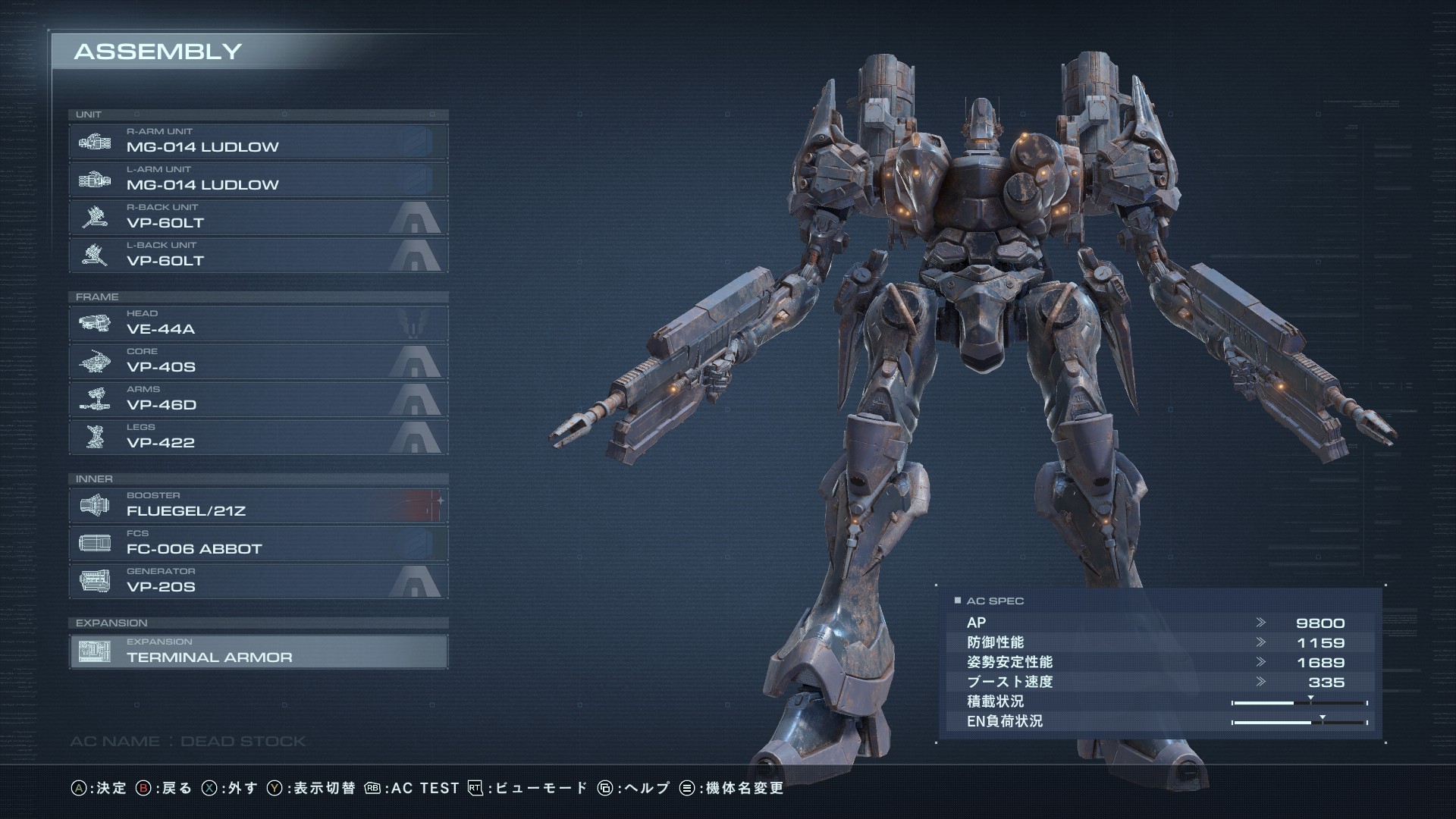Select the R-ARM UNIT MG-014 LUDLOW slot
1456x819 pixels.
(258, 142)
